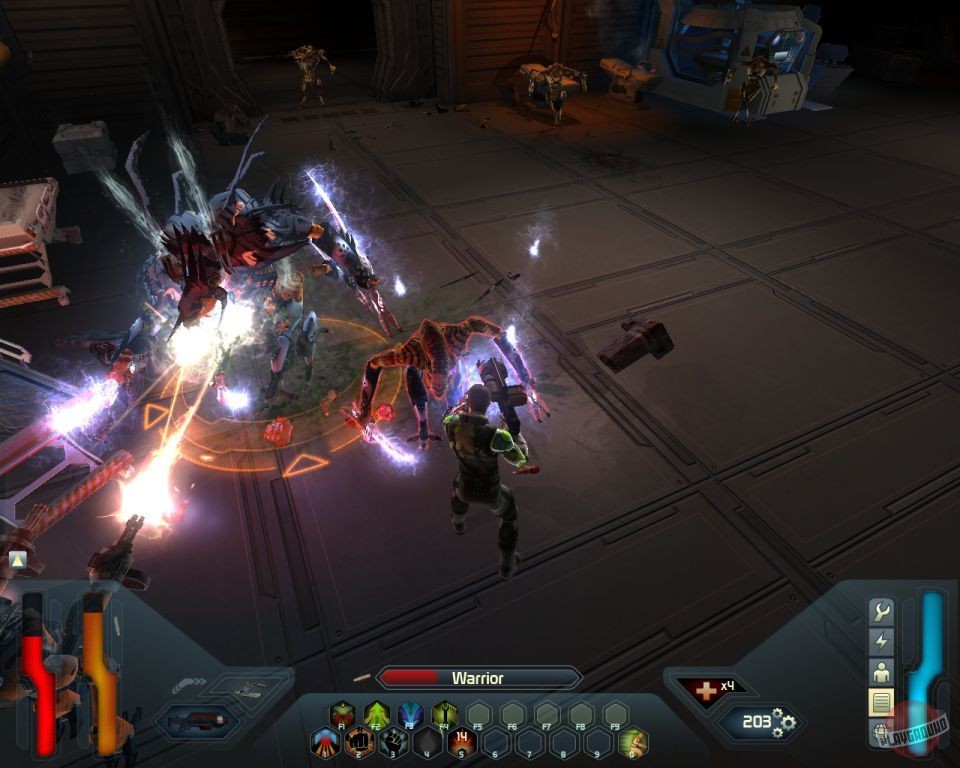The image size is (960, 768).
Task: Open the globe map button
Action: pos(881,733)
